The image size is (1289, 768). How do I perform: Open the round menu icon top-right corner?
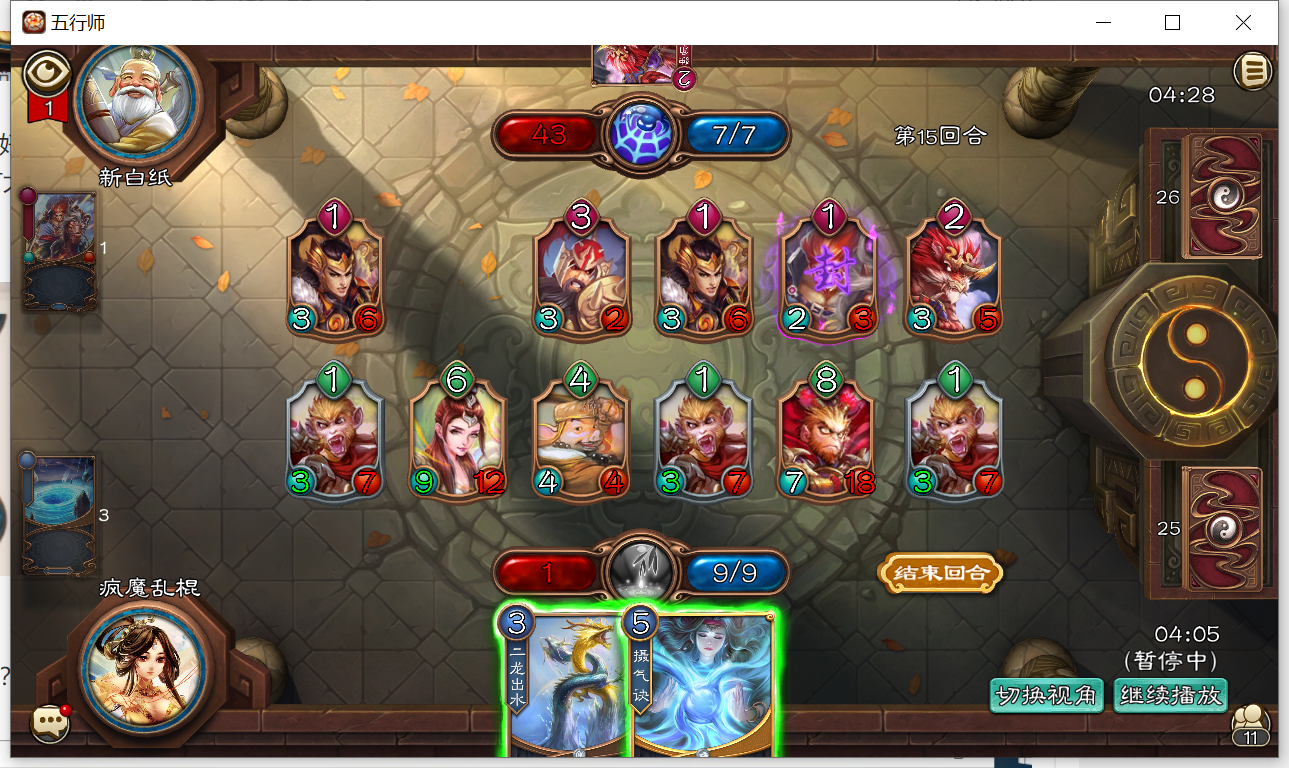(1251, 71)
